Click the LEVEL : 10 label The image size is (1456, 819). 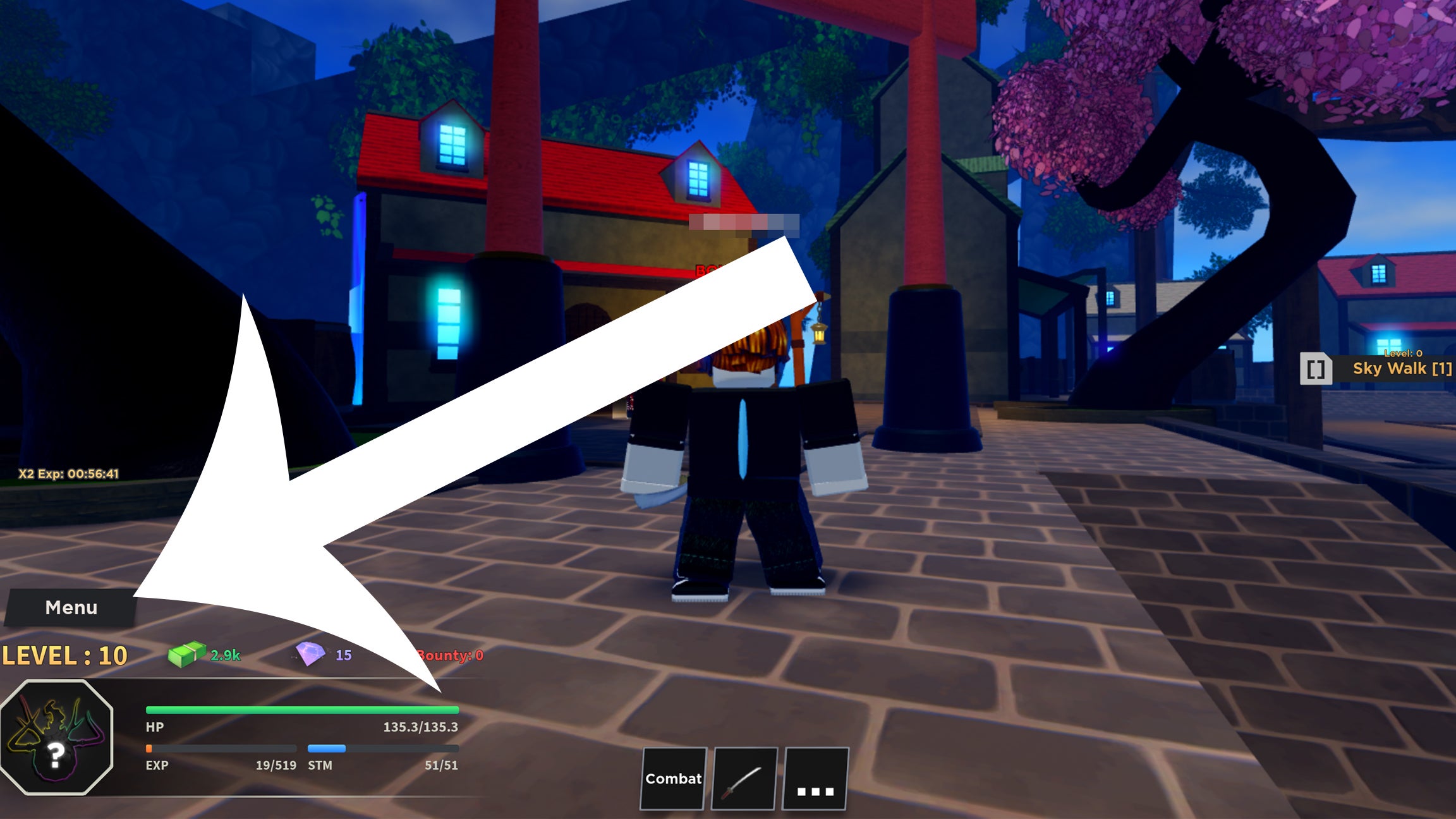point(63,656)
